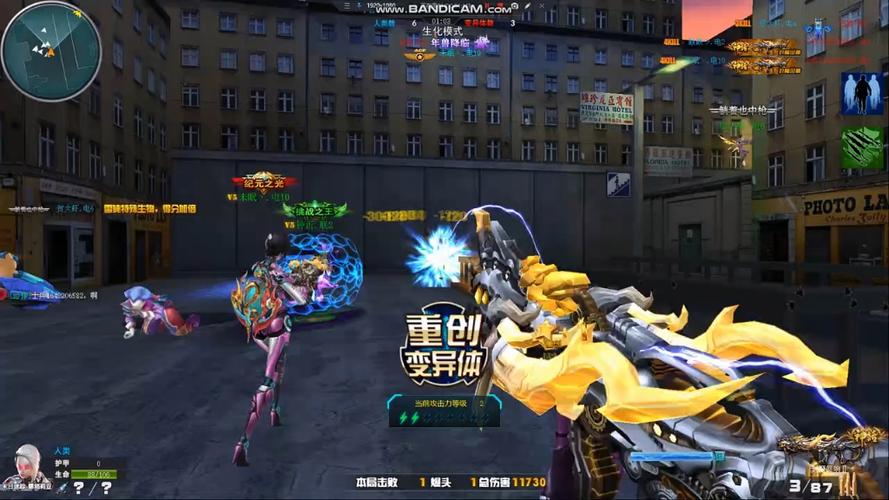The height and width of the screenshot is (500, 889).
Task: Click the golden weapon icon above ammo
Action: (x=818, y=445)
